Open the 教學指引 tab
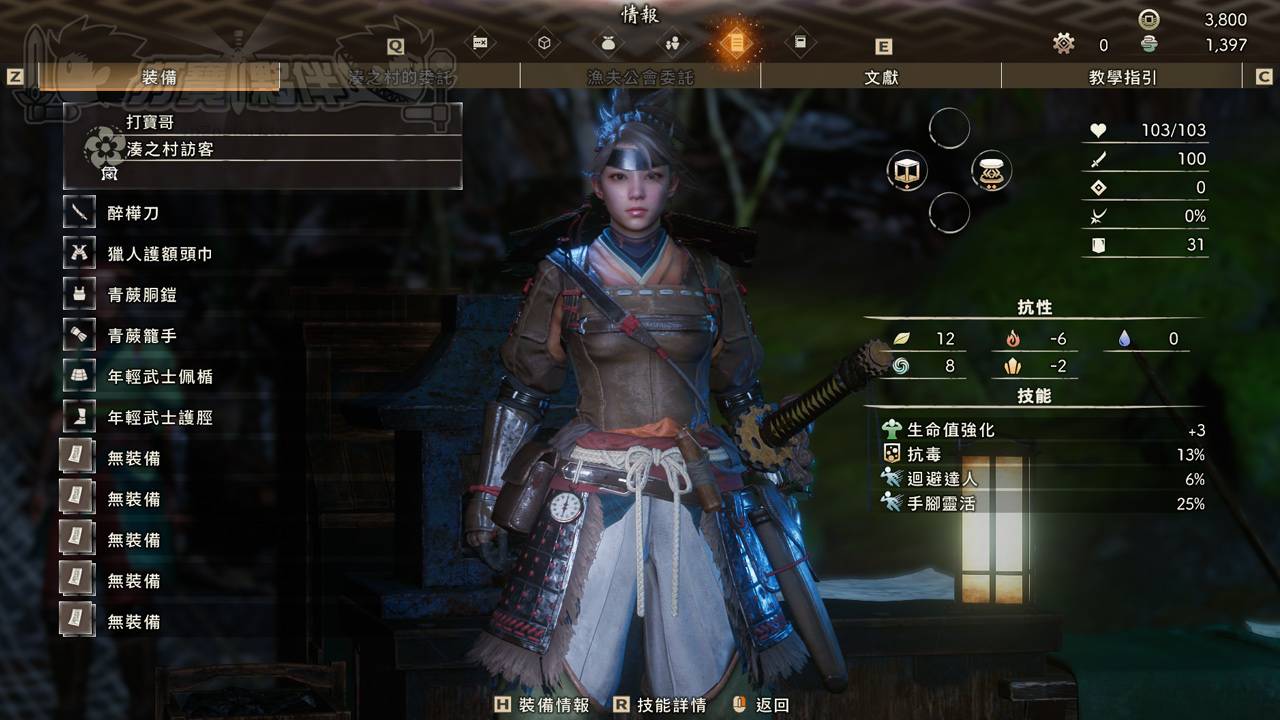1280x720 pixels. [x=1121, y=77]
